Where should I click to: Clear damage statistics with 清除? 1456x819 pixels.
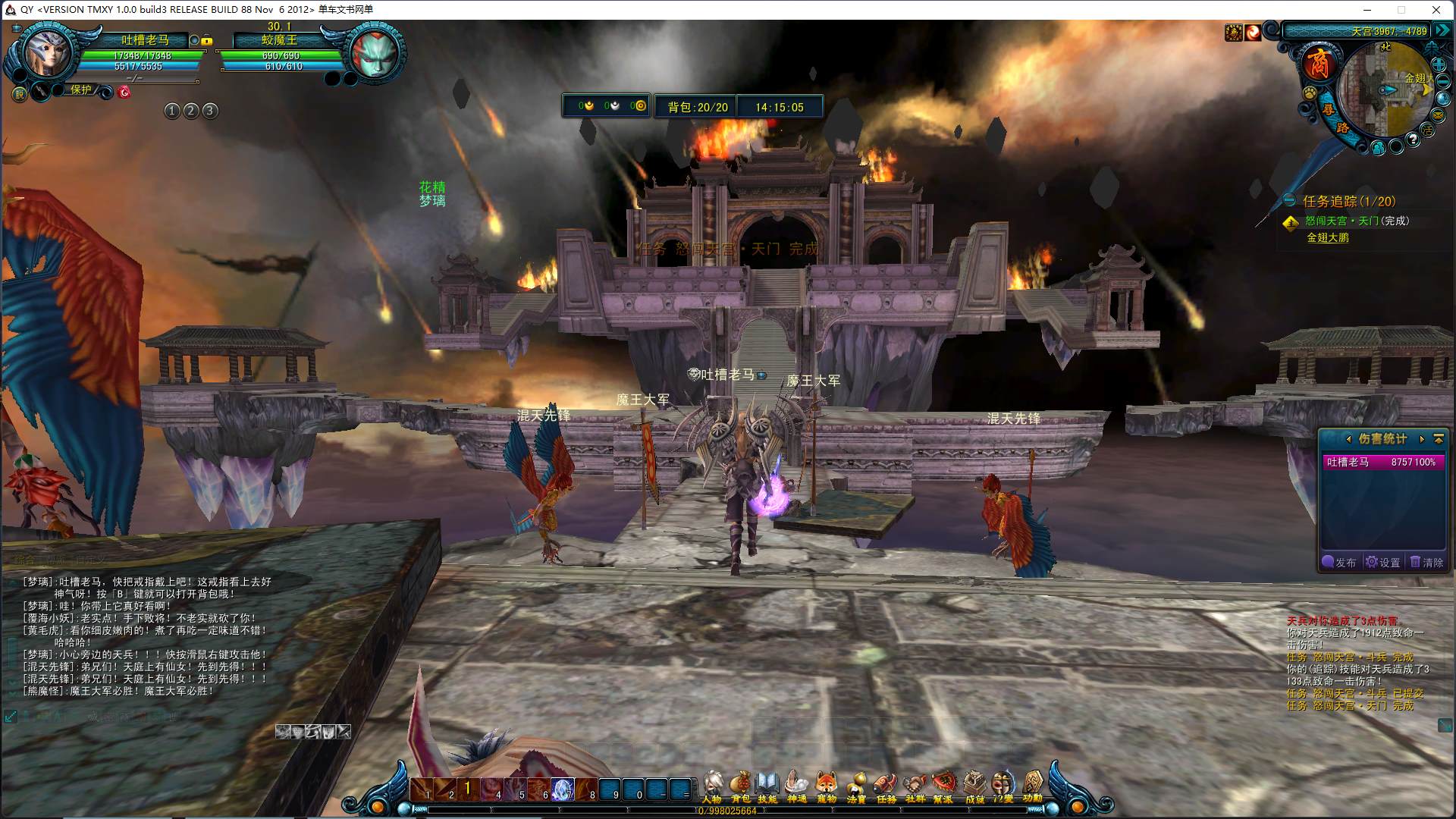click(1426, 563)
